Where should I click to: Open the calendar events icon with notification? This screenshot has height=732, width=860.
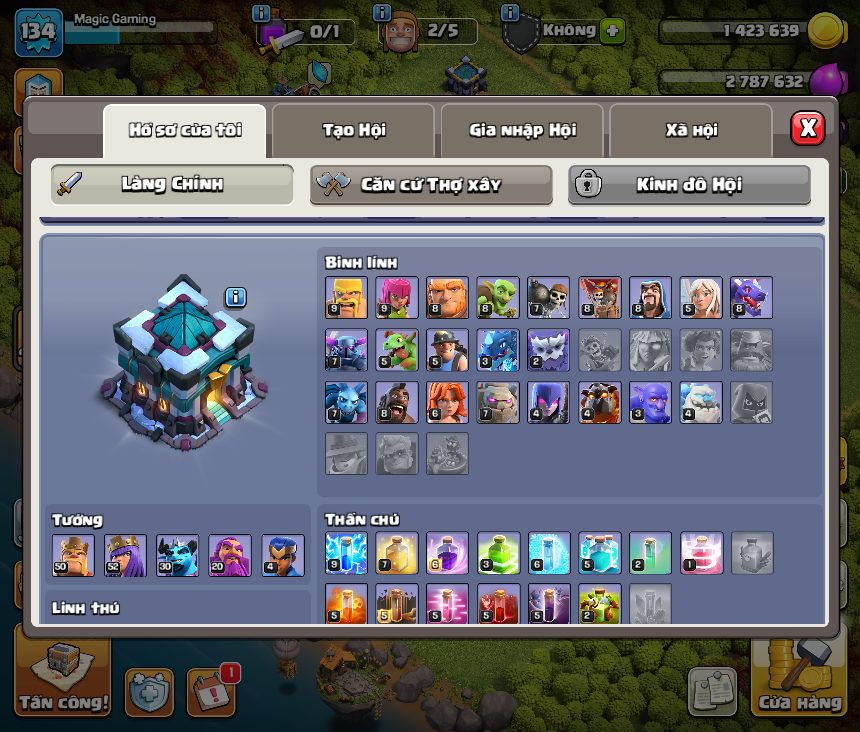211,690
